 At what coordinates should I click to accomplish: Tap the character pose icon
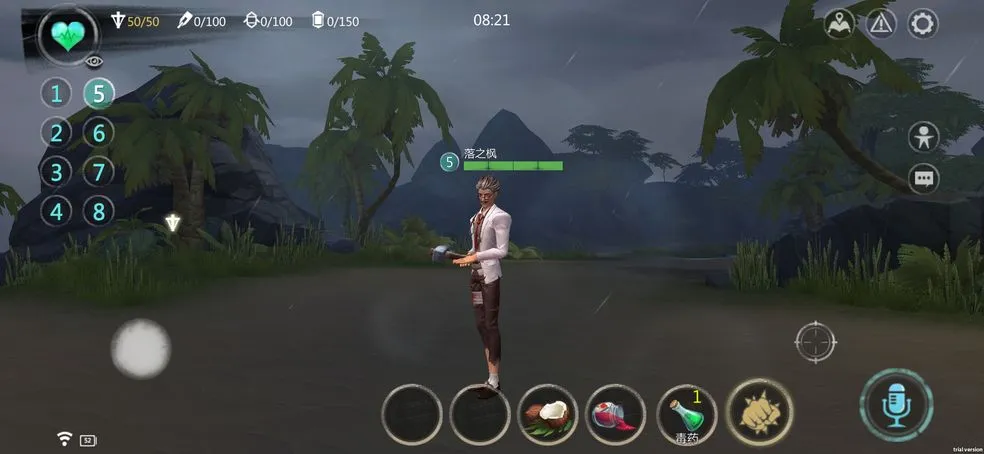(923, 137)
